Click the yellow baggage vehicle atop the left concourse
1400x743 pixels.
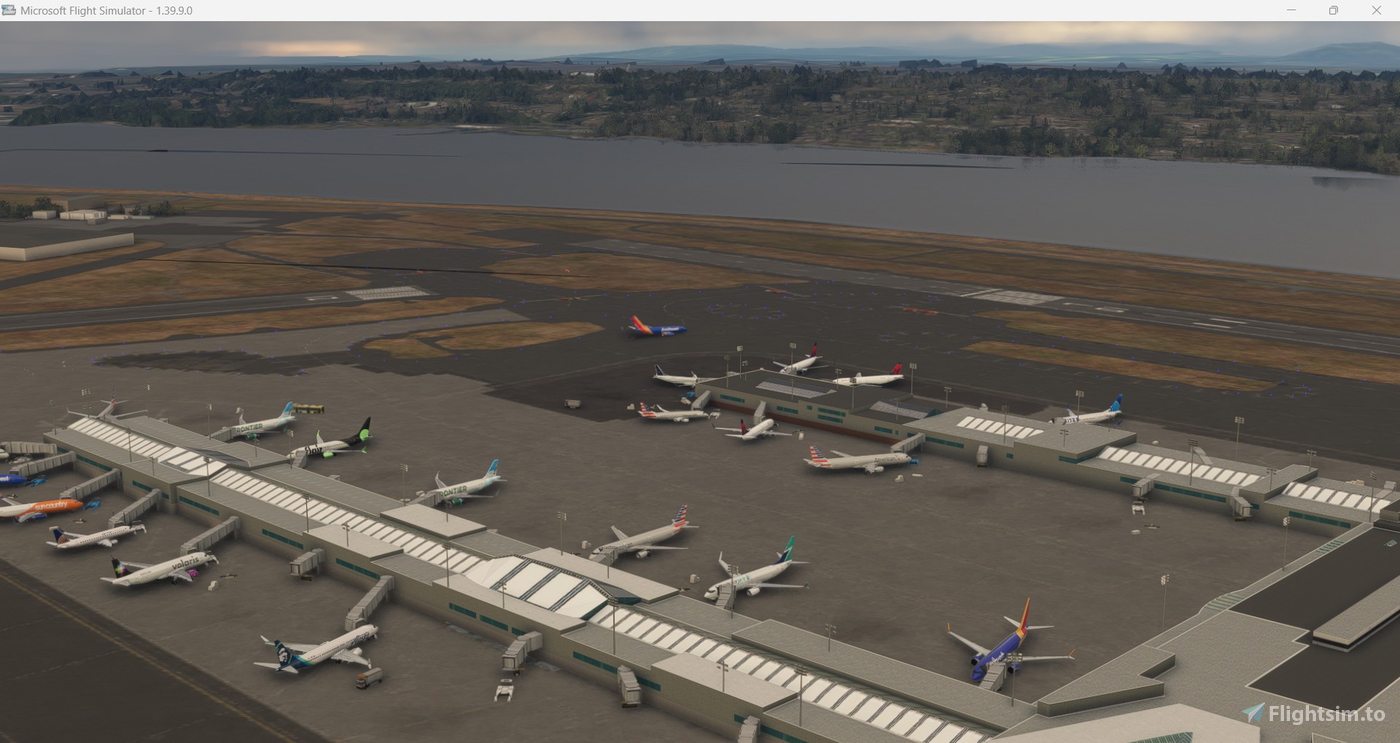pos(310,408)
